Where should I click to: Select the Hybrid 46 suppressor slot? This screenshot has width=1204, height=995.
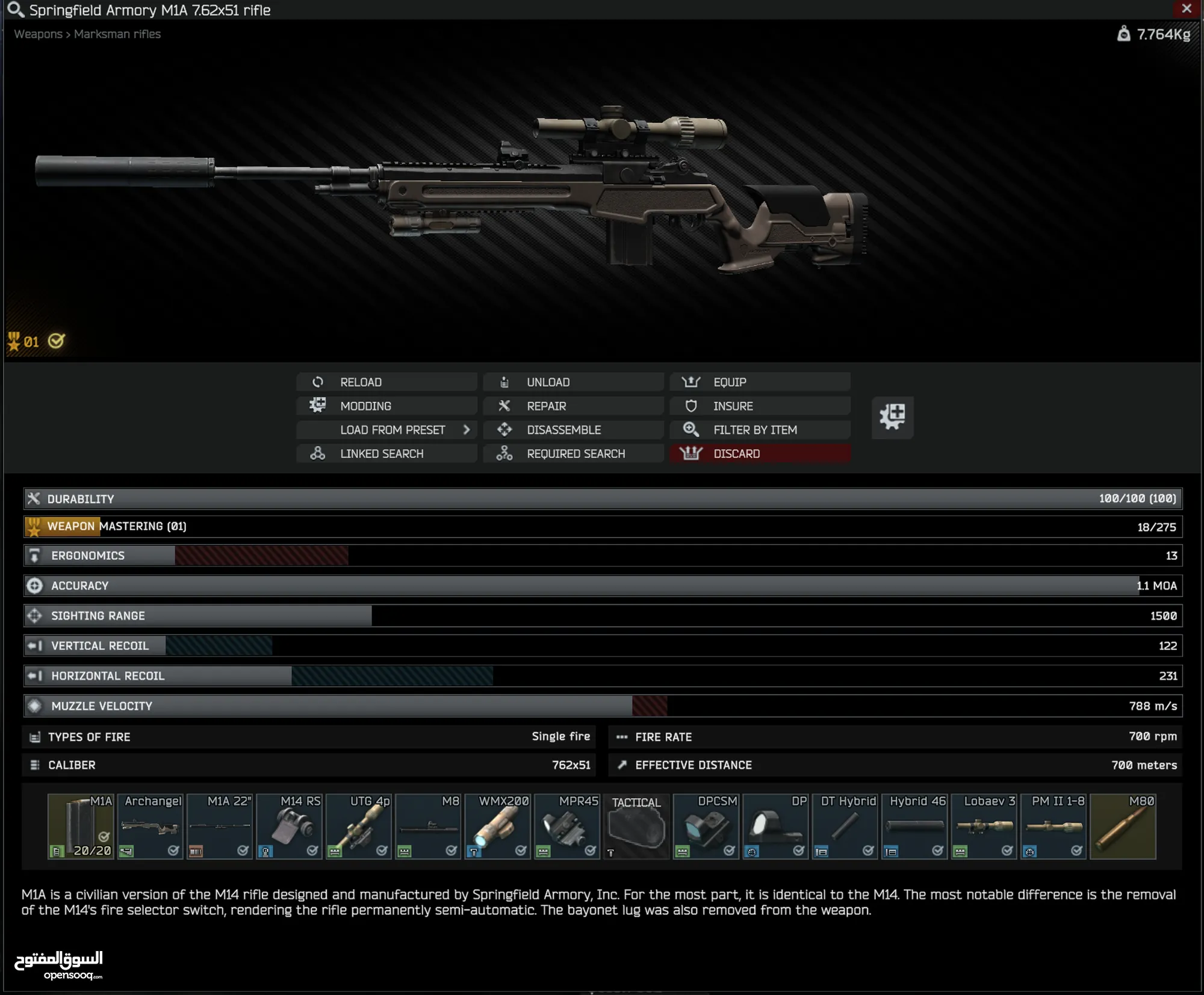pos(915,826)
